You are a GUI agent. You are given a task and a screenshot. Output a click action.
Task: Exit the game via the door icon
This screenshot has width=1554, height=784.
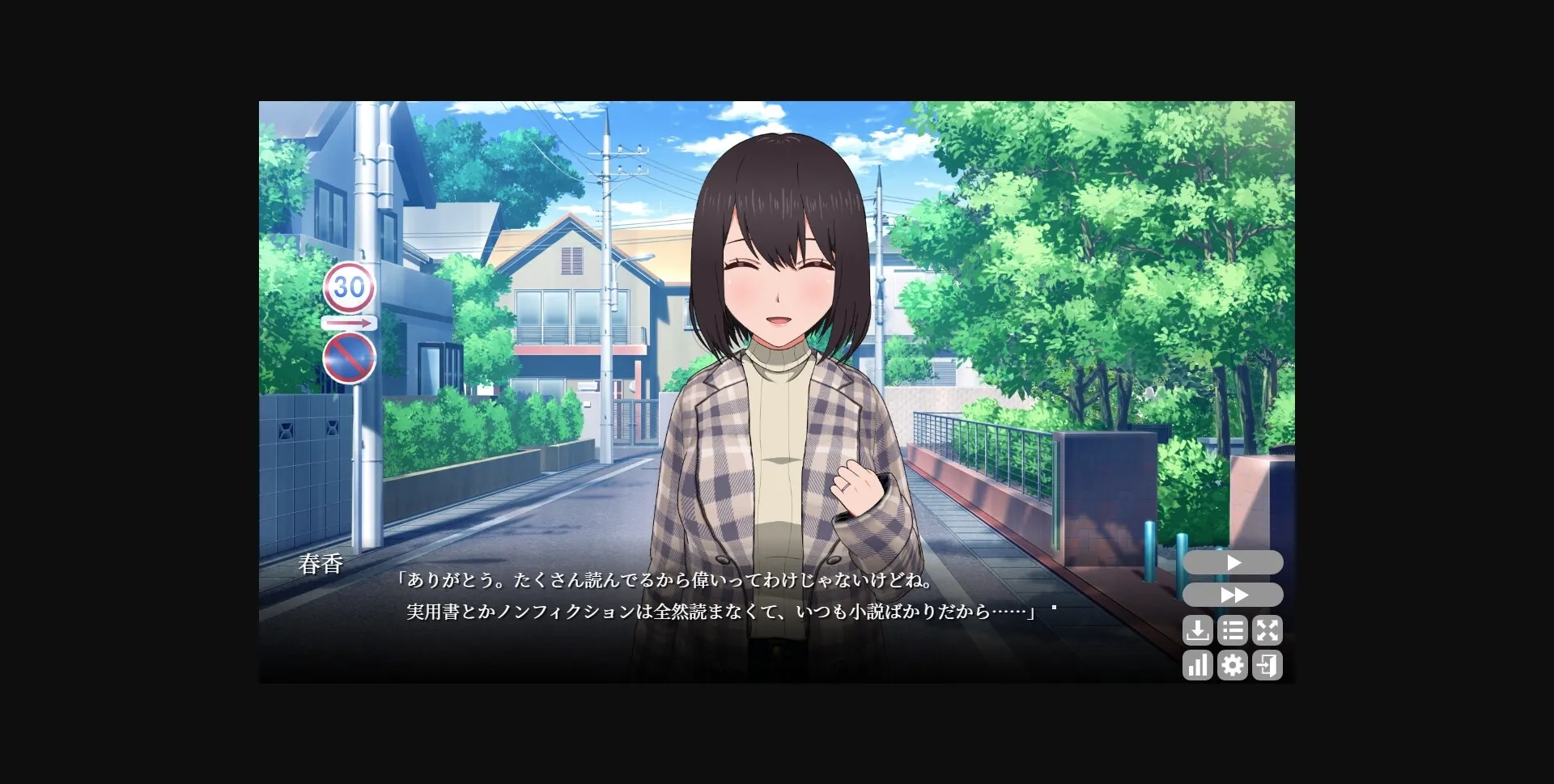[1268, 665]
